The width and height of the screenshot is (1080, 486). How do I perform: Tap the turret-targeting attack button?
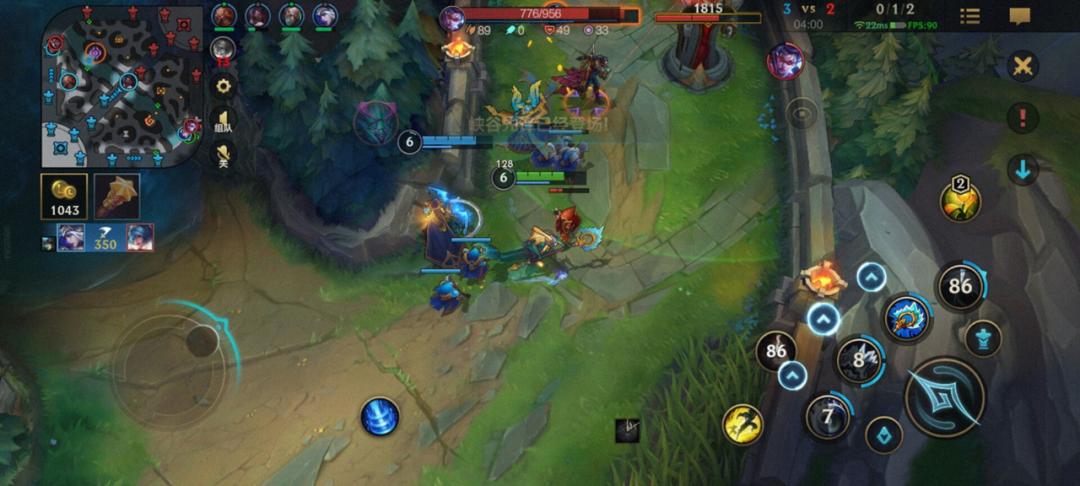(x=984, y=338)
